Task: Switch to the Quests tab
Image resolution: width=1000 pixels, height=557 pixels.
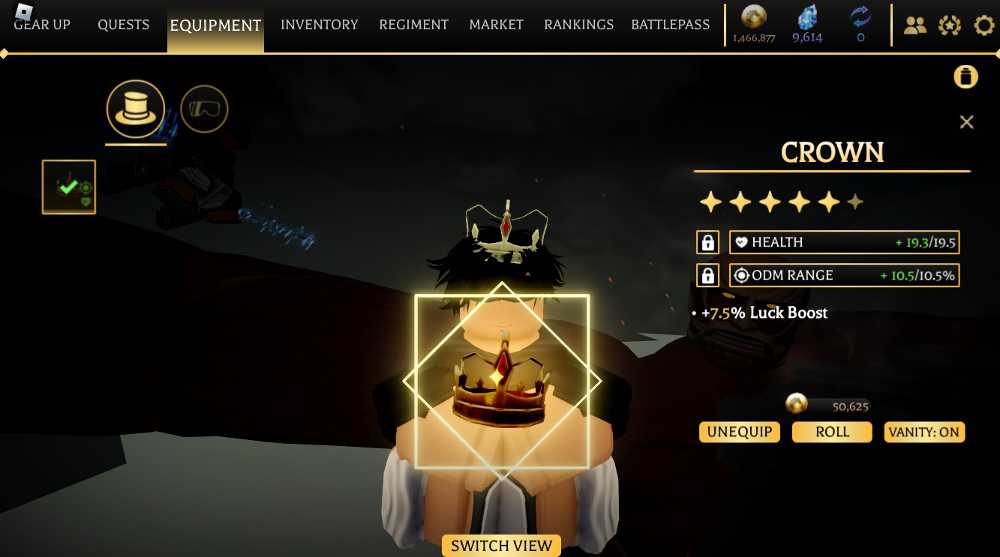Action: [123, 25]
